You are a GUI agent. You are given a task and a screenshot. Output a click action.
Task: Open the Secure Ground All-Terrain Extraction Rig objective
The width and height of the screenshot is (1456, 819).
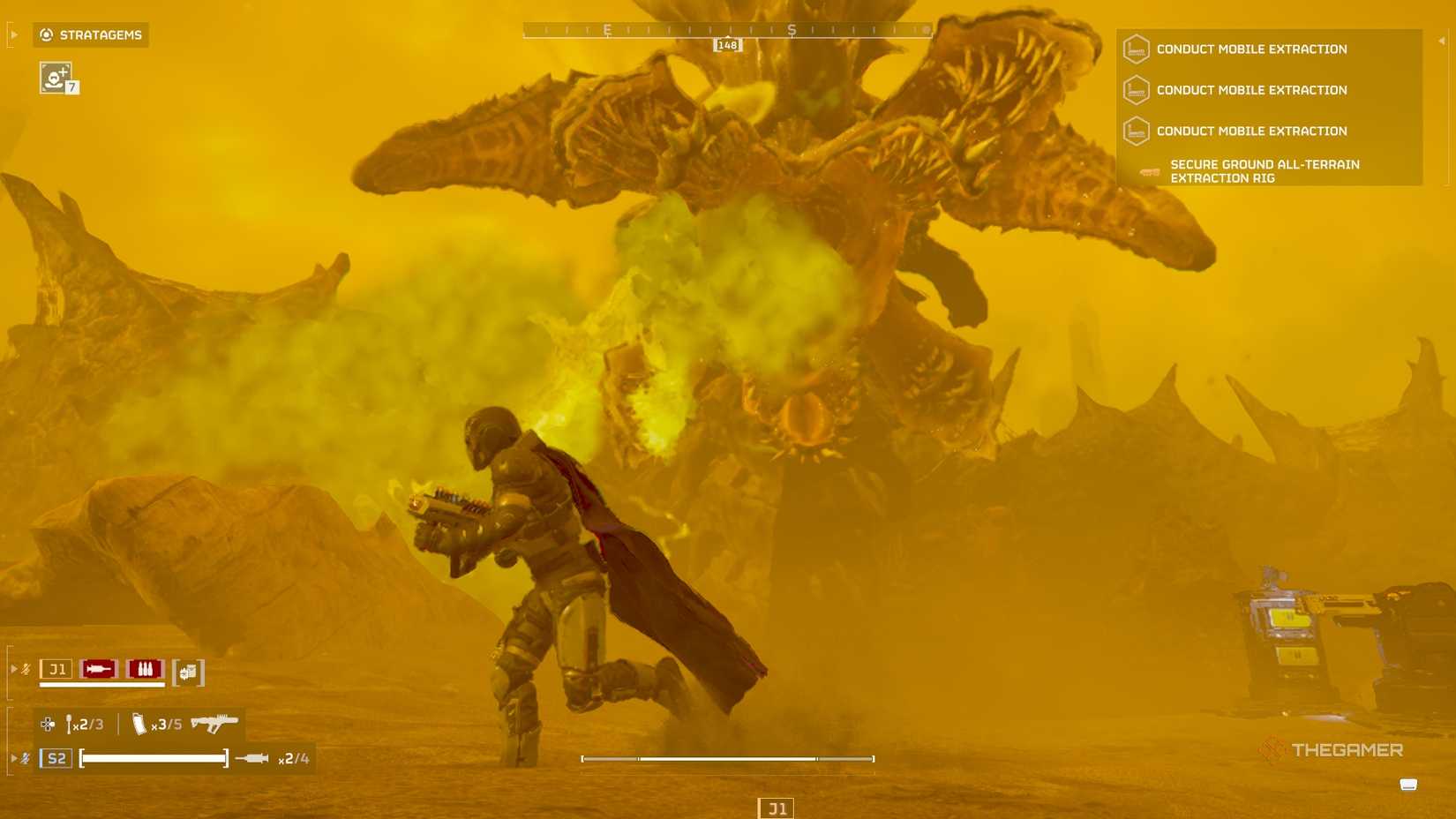pyautogui.click(x=1265, y=170)
